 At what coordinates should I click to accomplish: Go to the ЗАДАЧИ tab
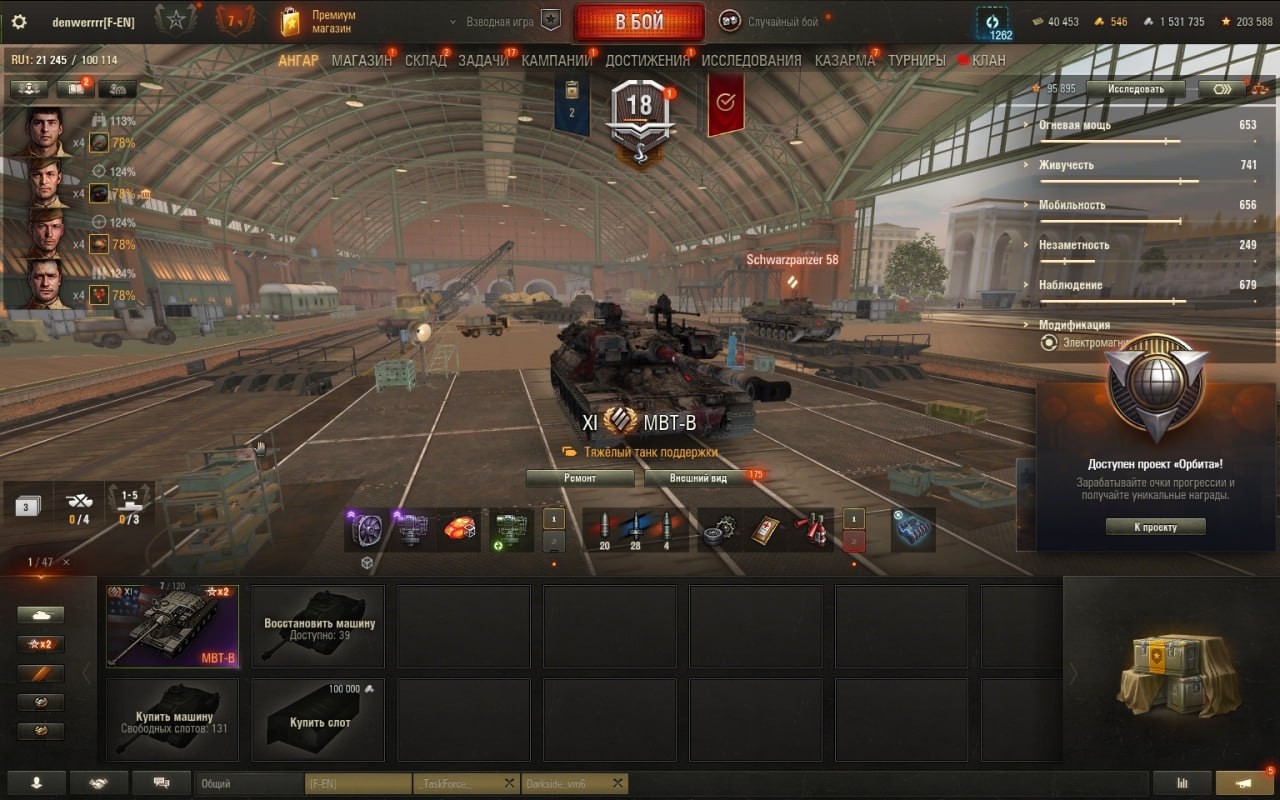[483, 61]
